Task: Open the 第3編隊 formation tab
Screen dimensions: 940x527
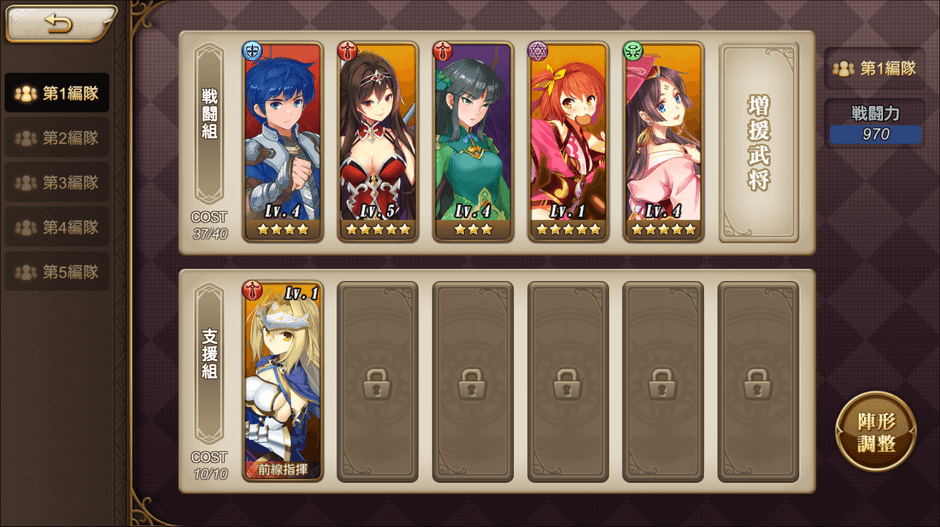Action: tap(58, 183)
